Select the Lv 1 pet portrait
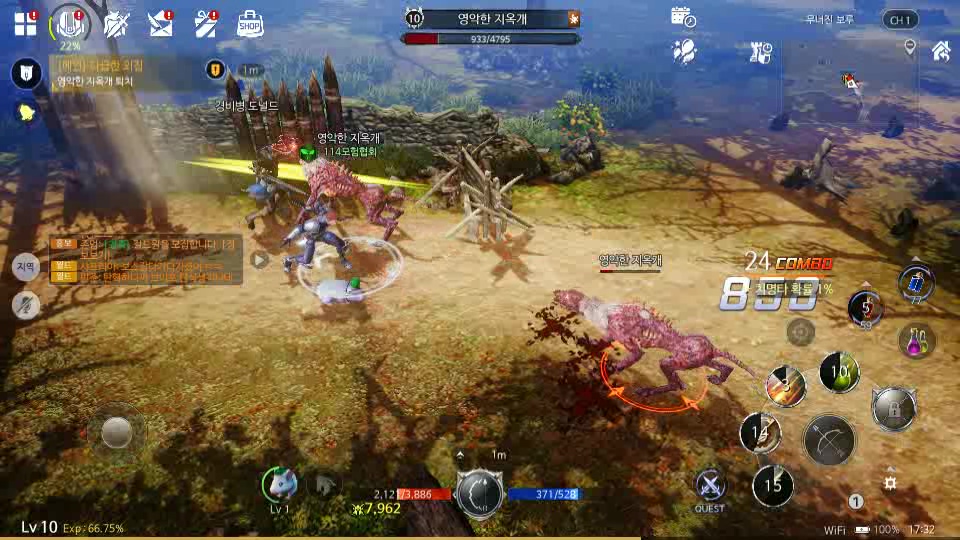960x540 pixels. pyautogui.click(x=280, y=485)
